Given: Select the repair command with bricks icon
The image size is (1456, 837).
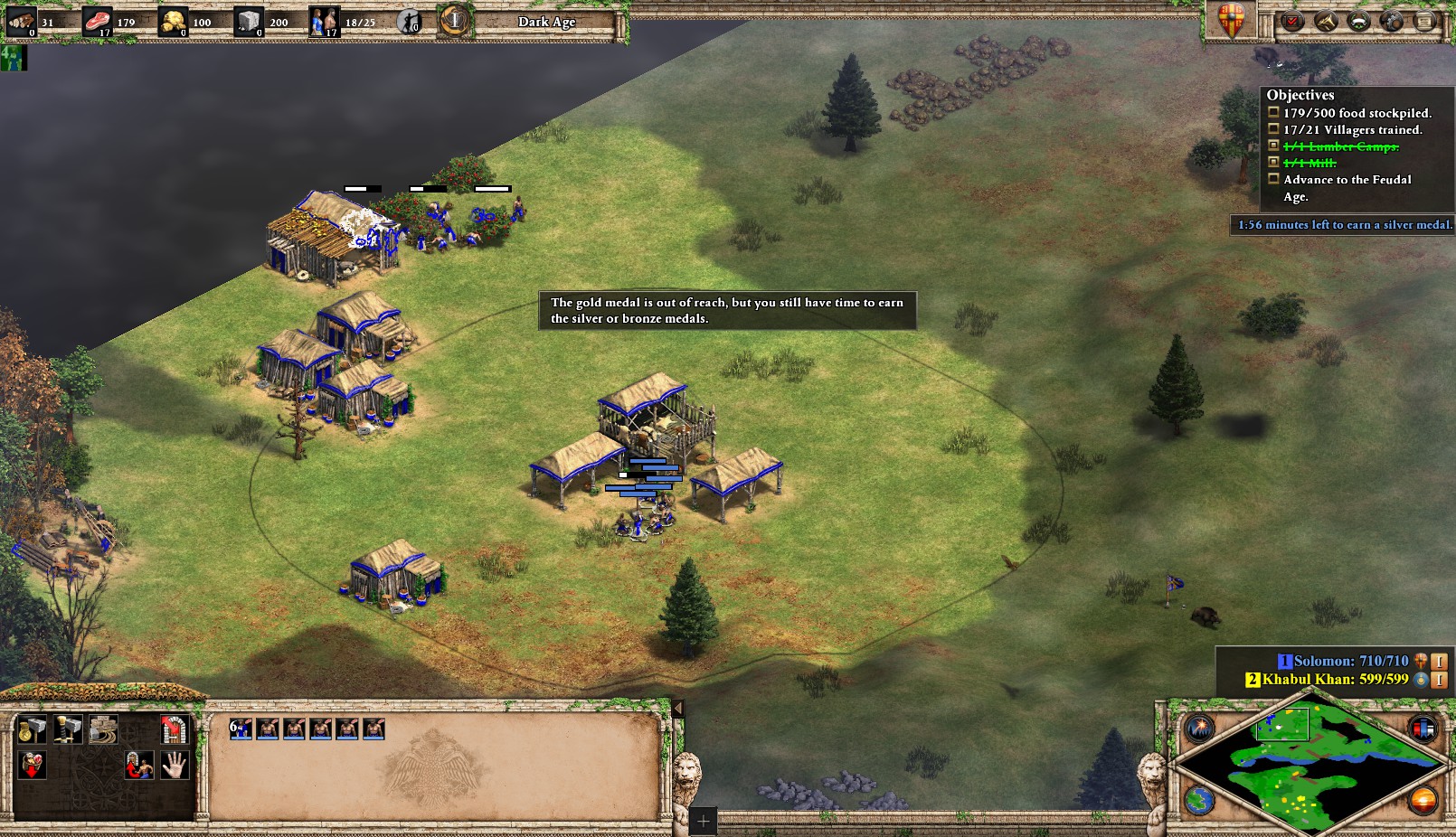Looking at the screenshot, I should tap(103, 729).
